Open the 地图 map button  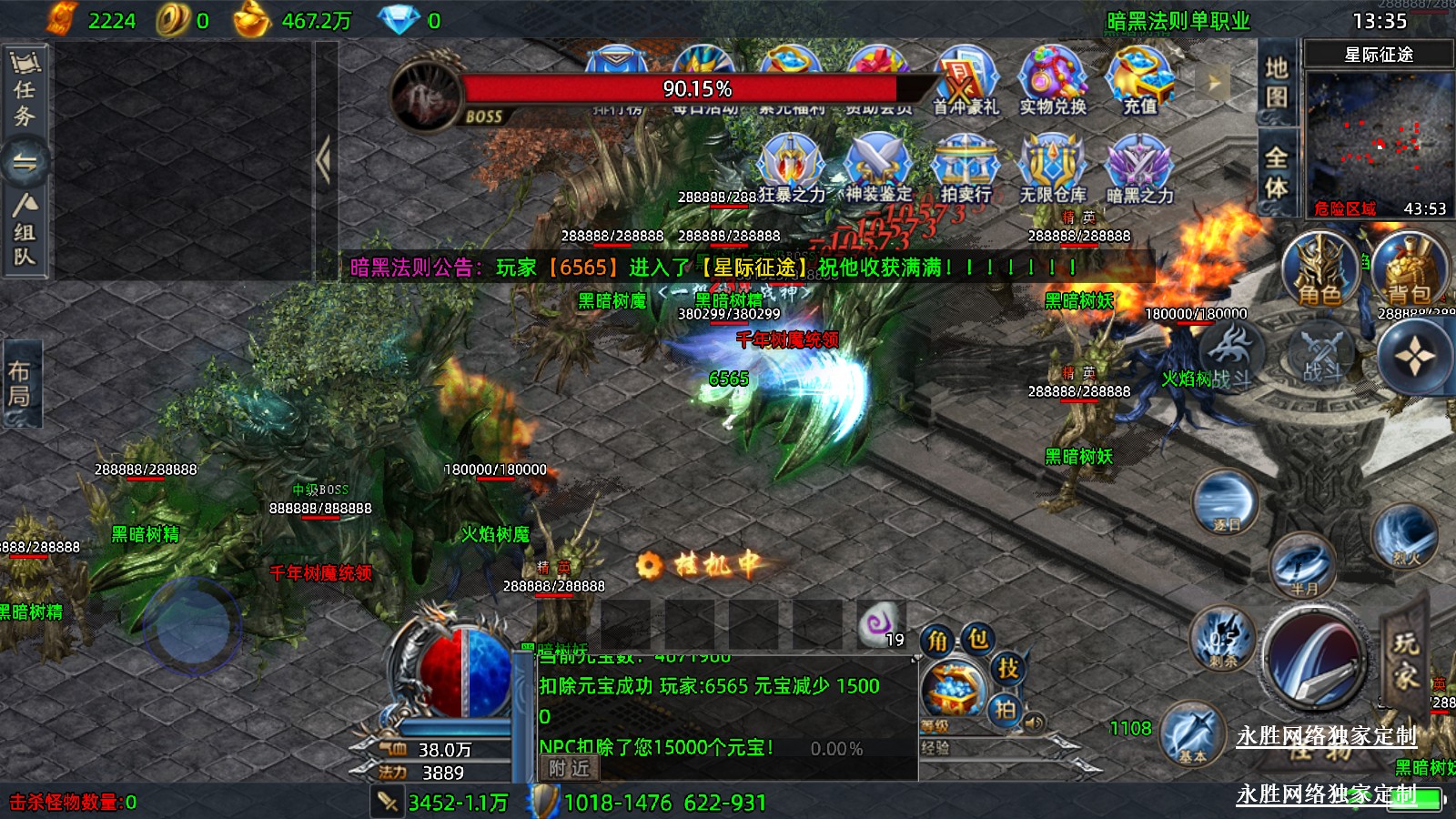(1276, 82)
